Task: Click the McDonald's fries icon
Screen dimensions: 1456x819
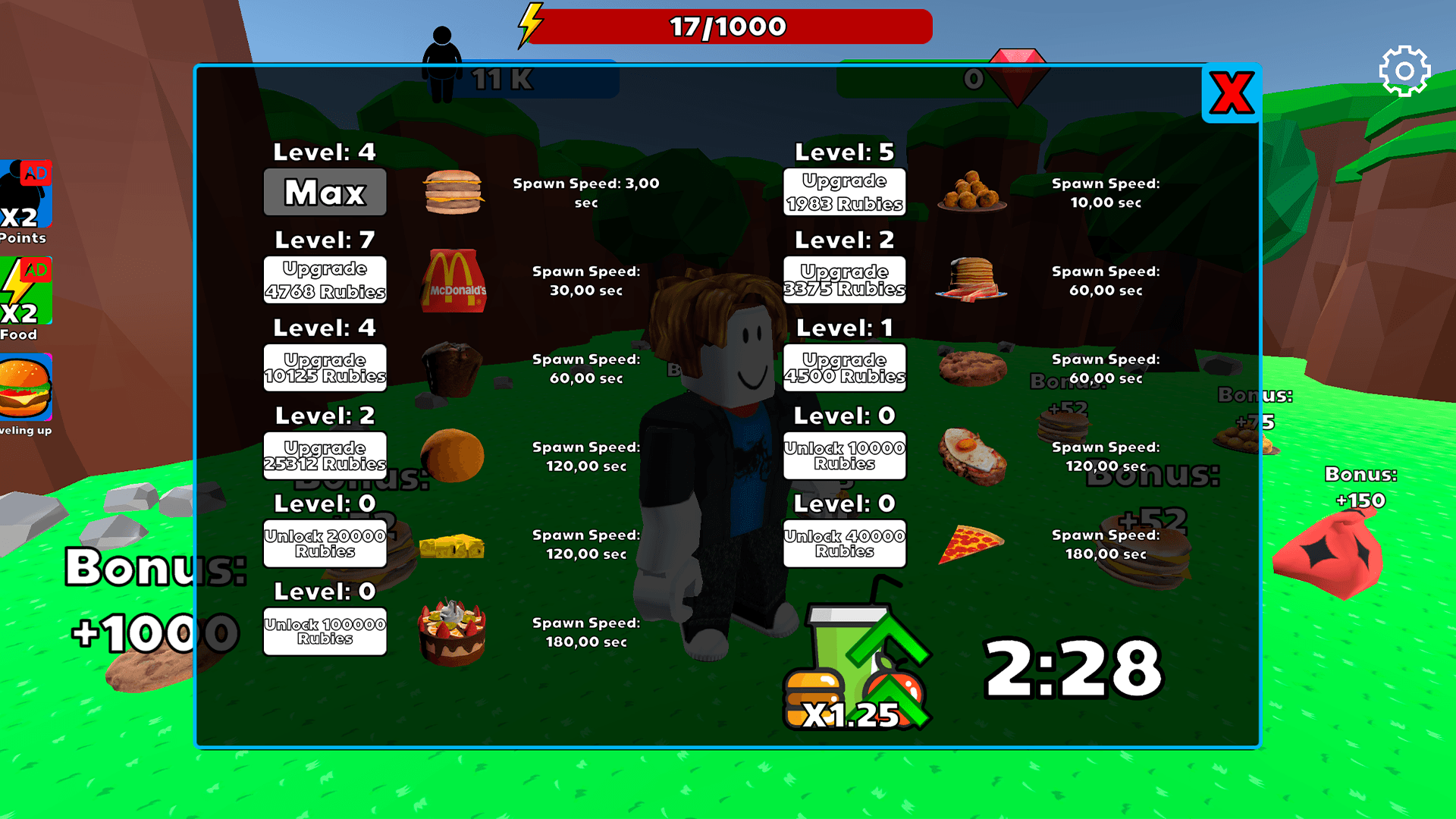Action: [453, 281]
